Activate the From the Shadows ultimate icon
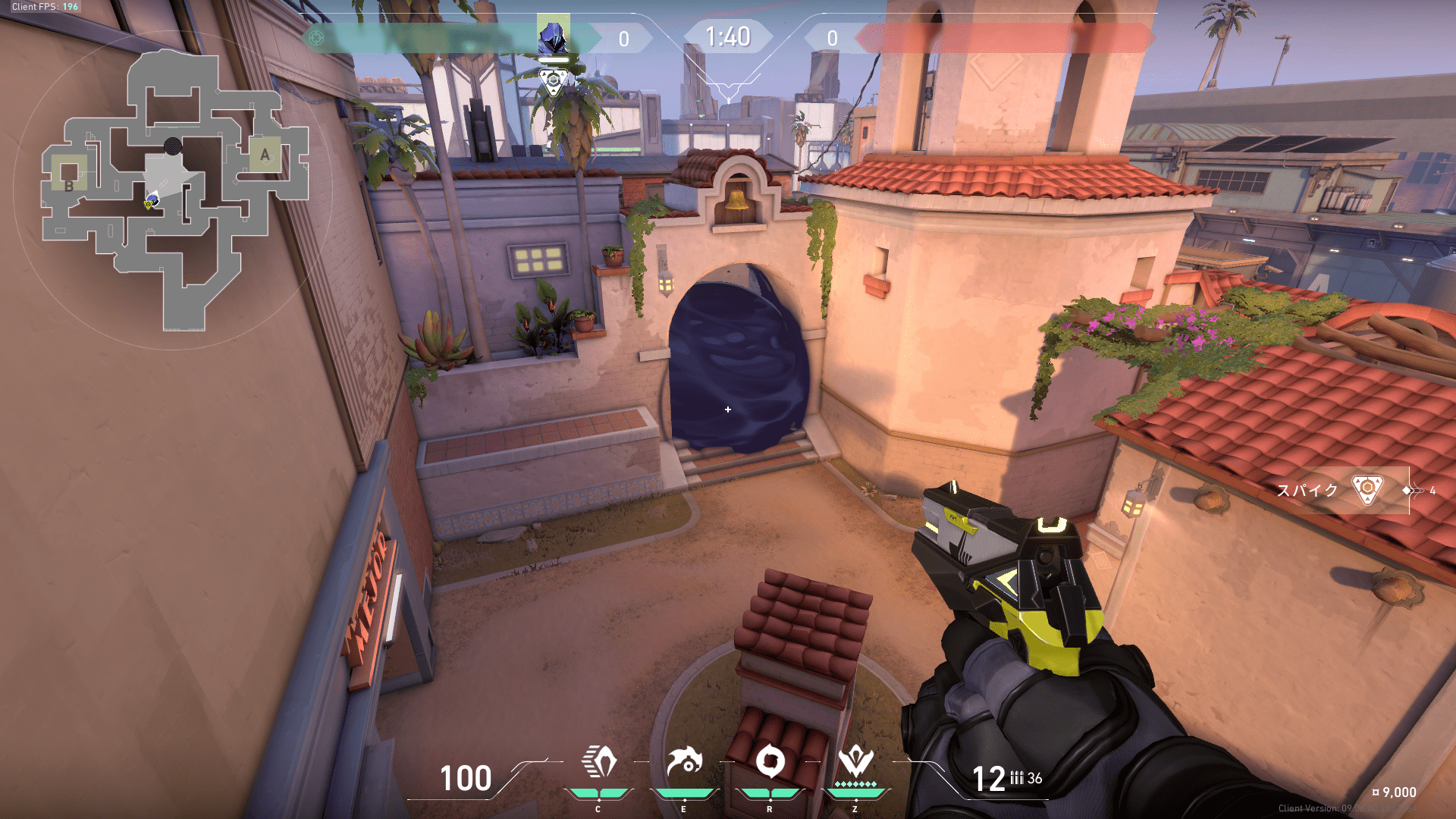This screenshot has width=1456, height=819. click(855, 763)
